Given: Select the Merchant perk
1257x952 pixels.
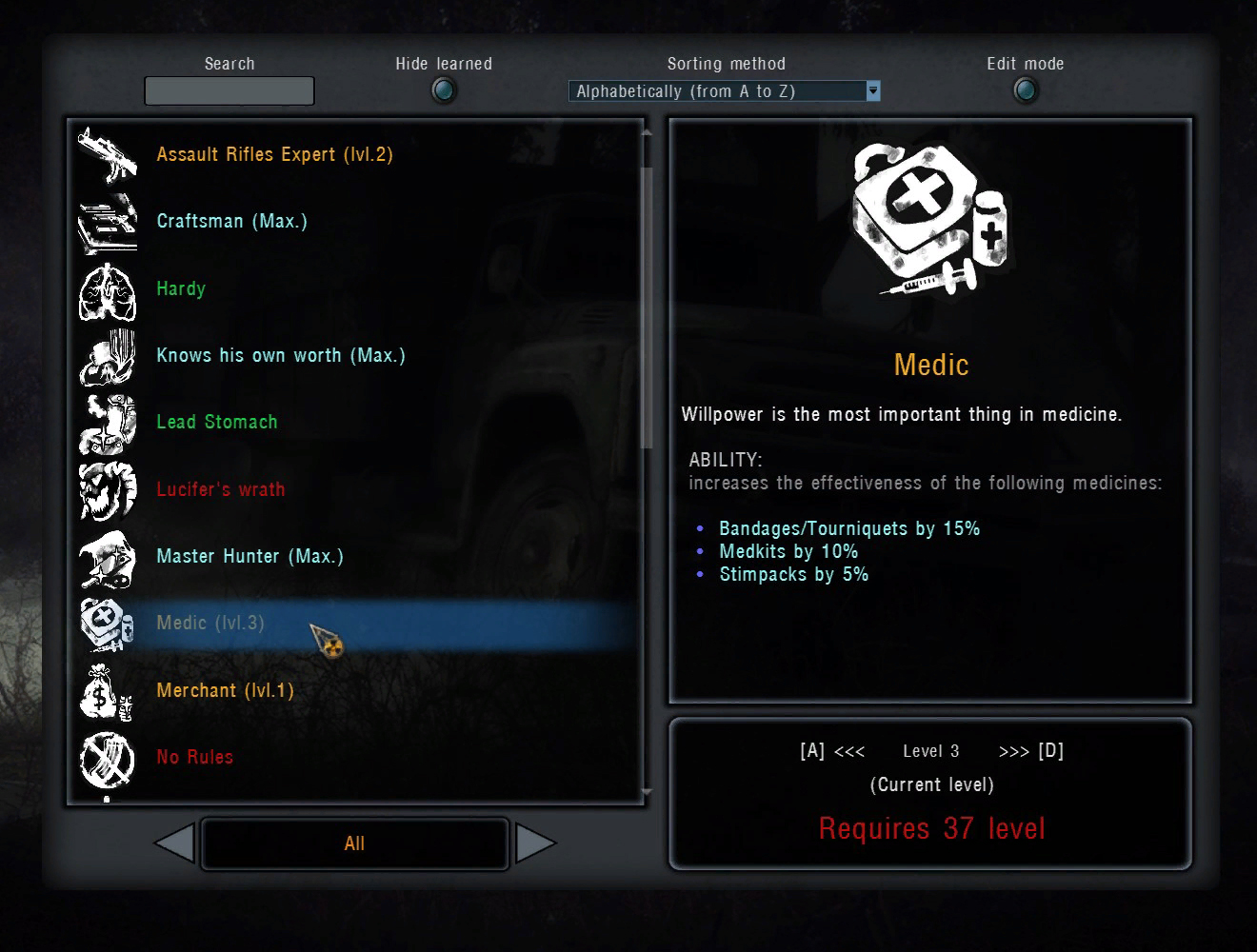Looking at the screenshot, I should click(225, 690).
